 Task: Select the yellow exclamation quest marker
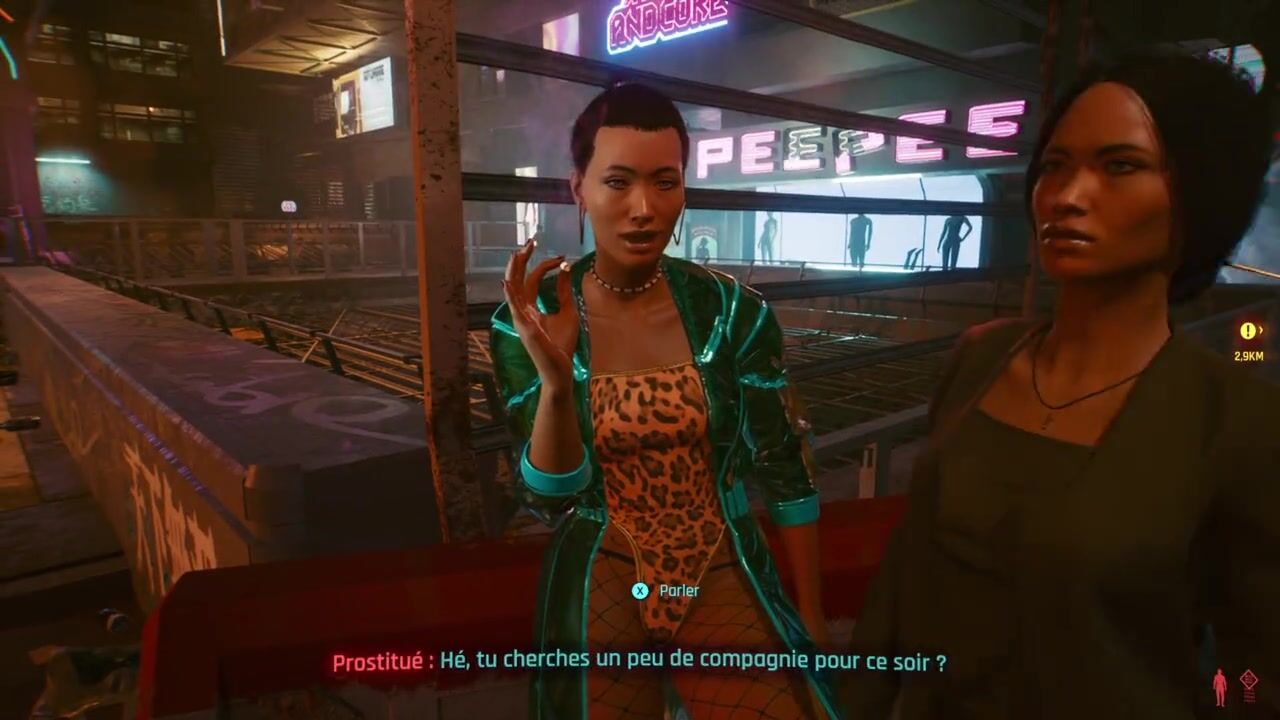click(1247, 331)
